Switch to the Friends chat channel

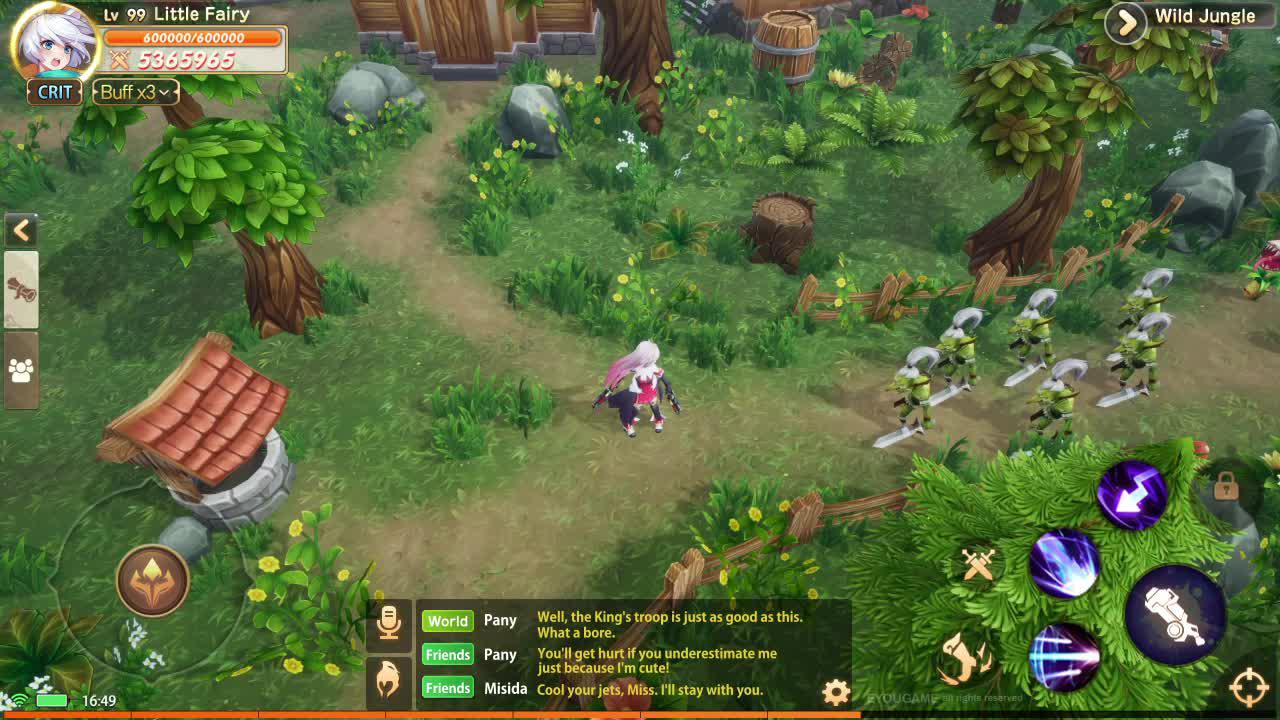[x=448, y=654]
